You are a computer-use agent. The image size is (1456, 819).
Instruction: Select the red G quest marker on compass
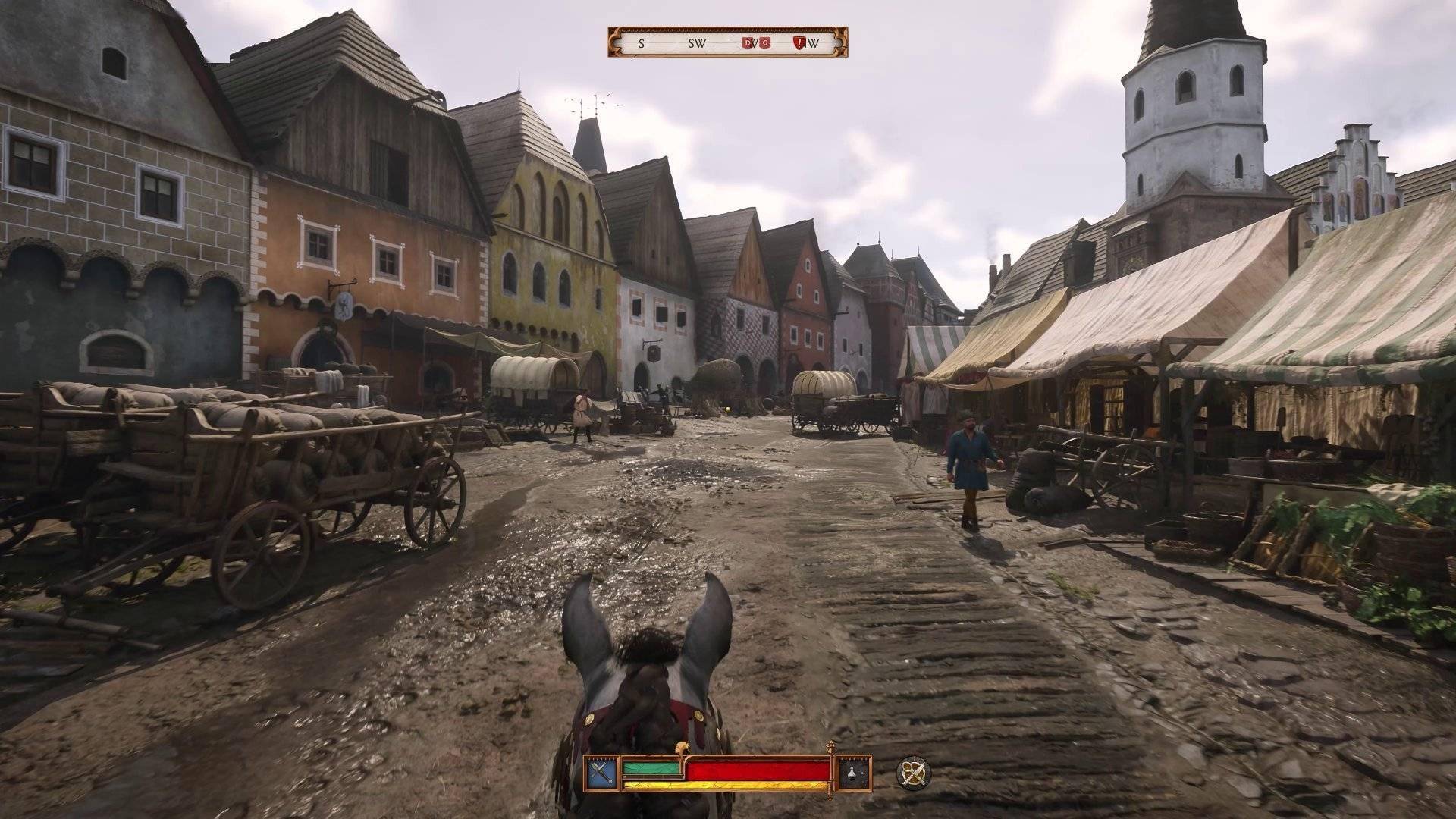(764, 43)
